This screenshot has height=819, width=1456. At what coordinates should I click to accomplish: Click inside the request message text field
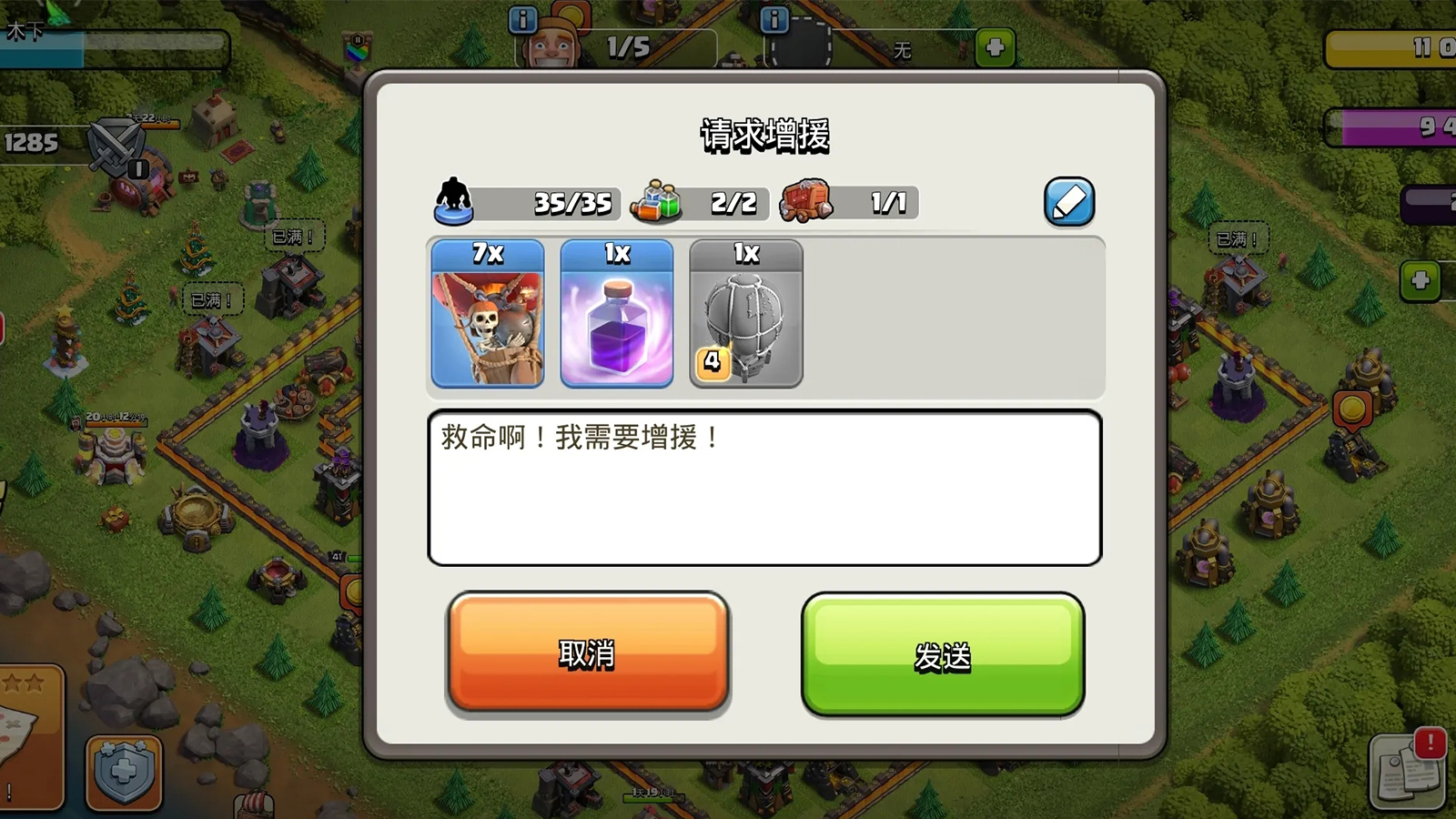pyautogui.click(x=764, y=490)
